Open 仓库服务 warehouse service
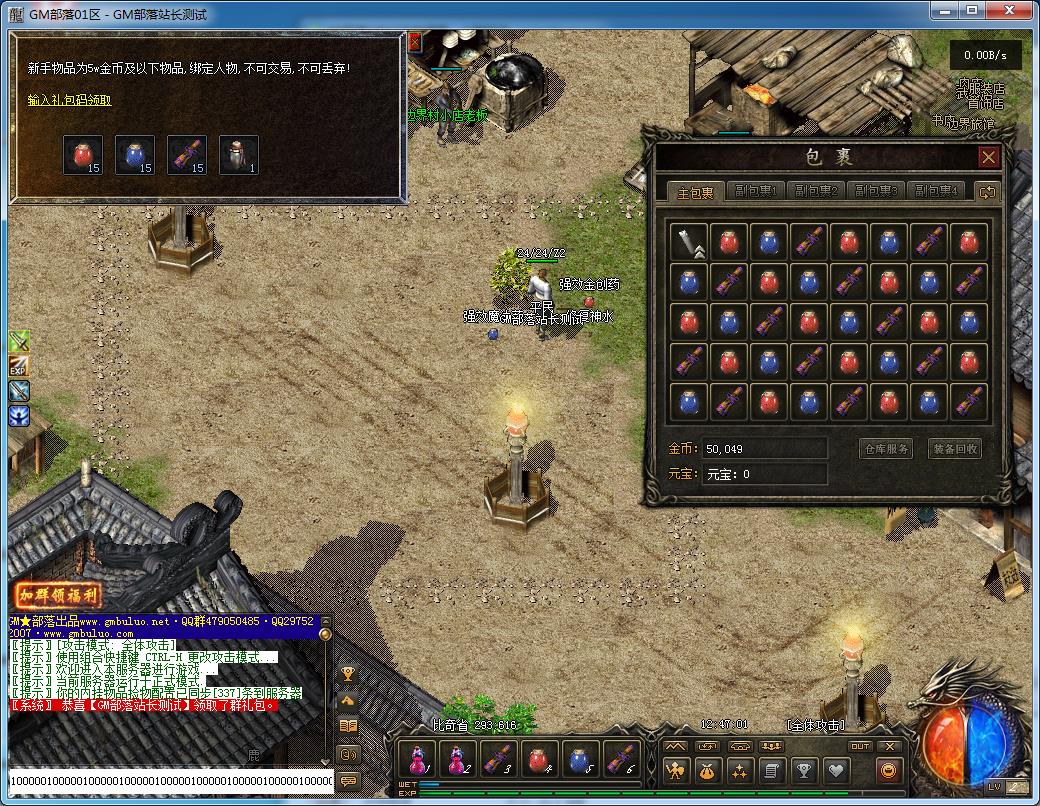 point(886,449)
